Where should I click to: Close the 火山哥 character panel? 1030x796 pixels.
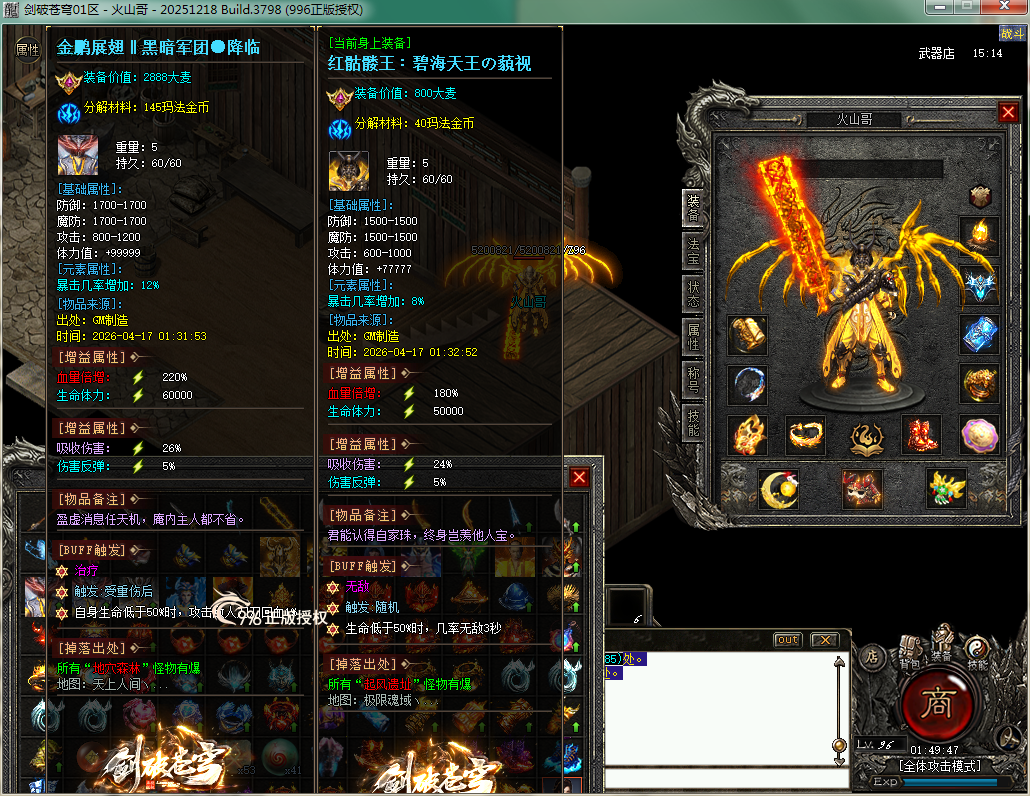click(1008, 113)
